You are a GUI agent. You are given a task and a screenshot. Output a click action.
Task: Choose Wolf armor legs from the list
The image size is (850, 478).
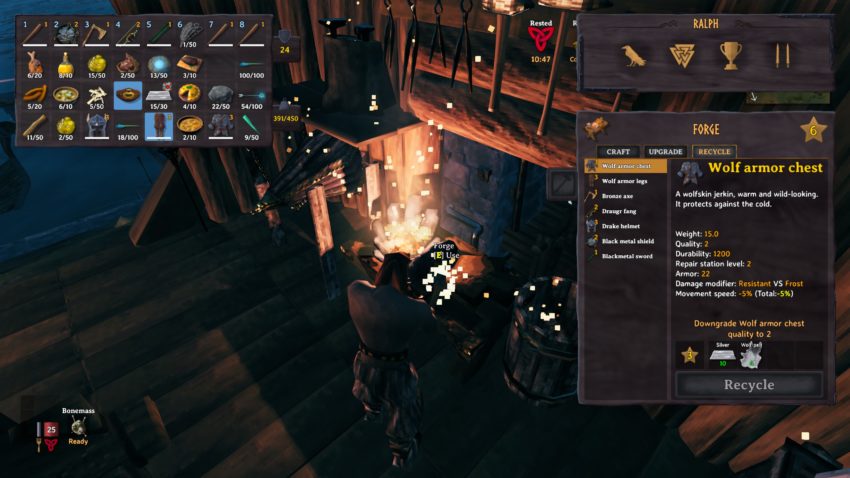pyautogui.click(x=626, y=181)
